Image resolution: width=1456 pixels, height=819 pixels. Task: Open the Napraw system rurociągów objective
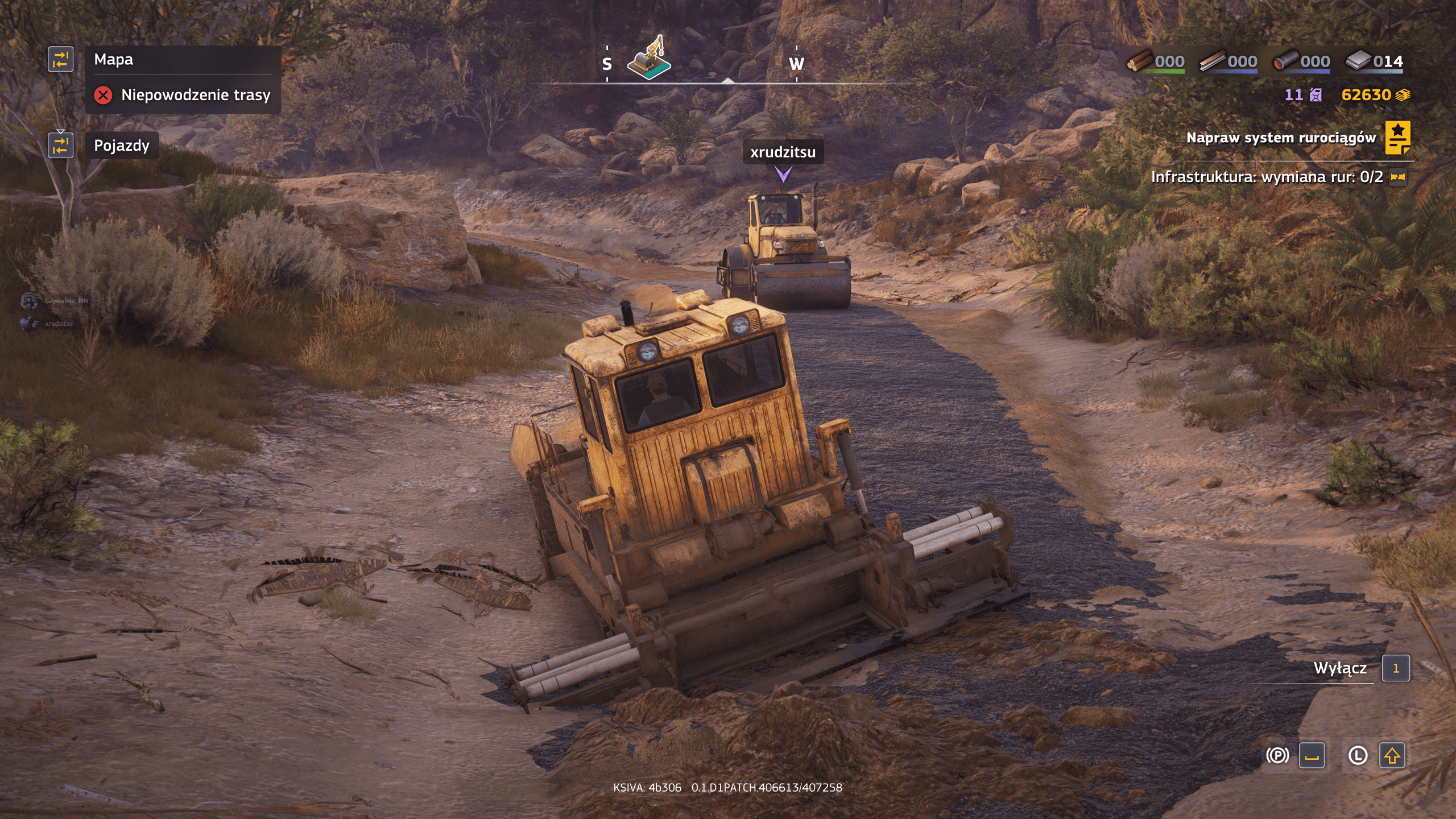[x=1280, y=138]
